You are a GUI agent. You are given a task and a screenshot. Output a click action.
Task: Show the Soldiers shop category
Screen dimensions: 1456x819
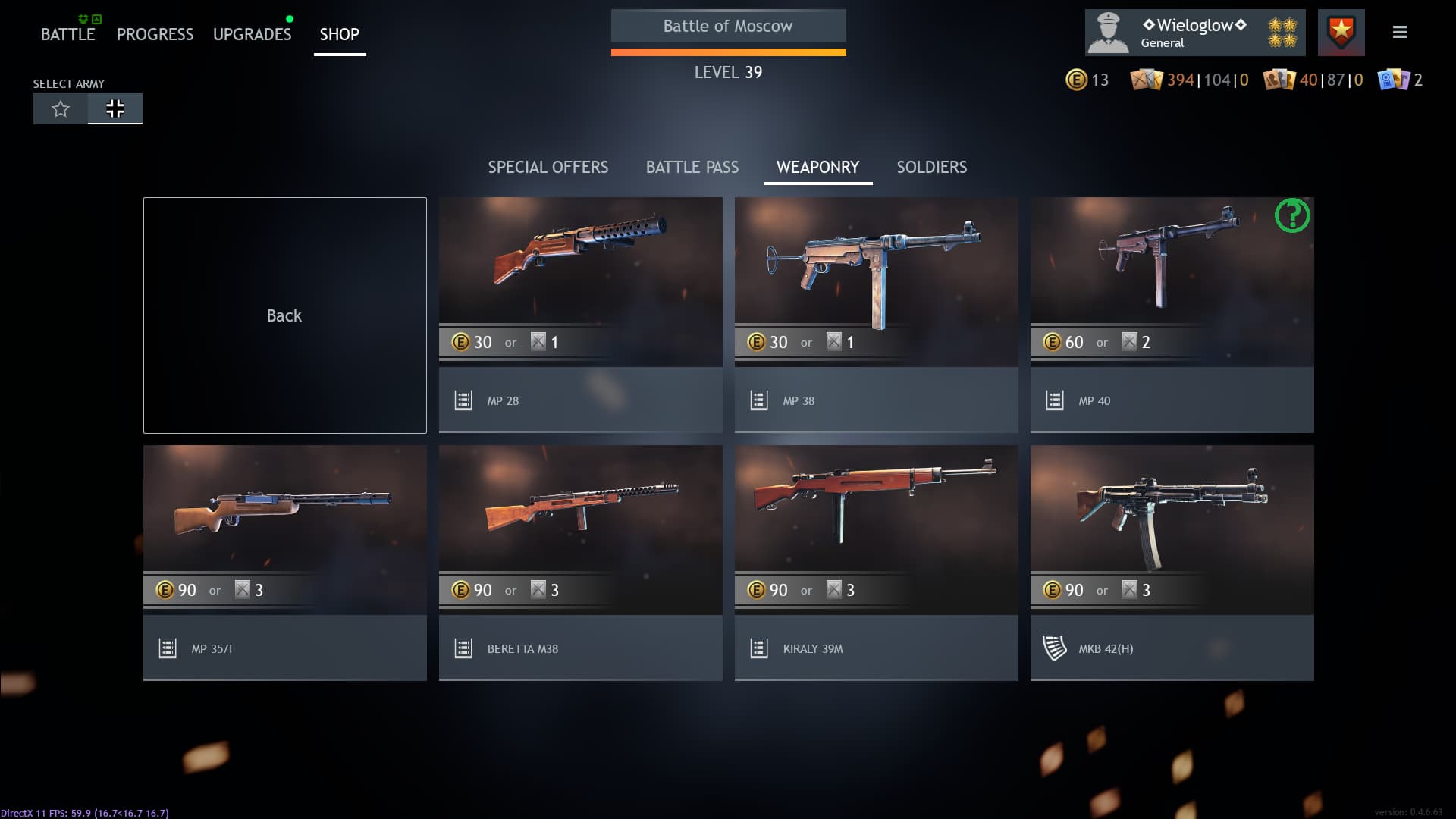pos(931,167)
